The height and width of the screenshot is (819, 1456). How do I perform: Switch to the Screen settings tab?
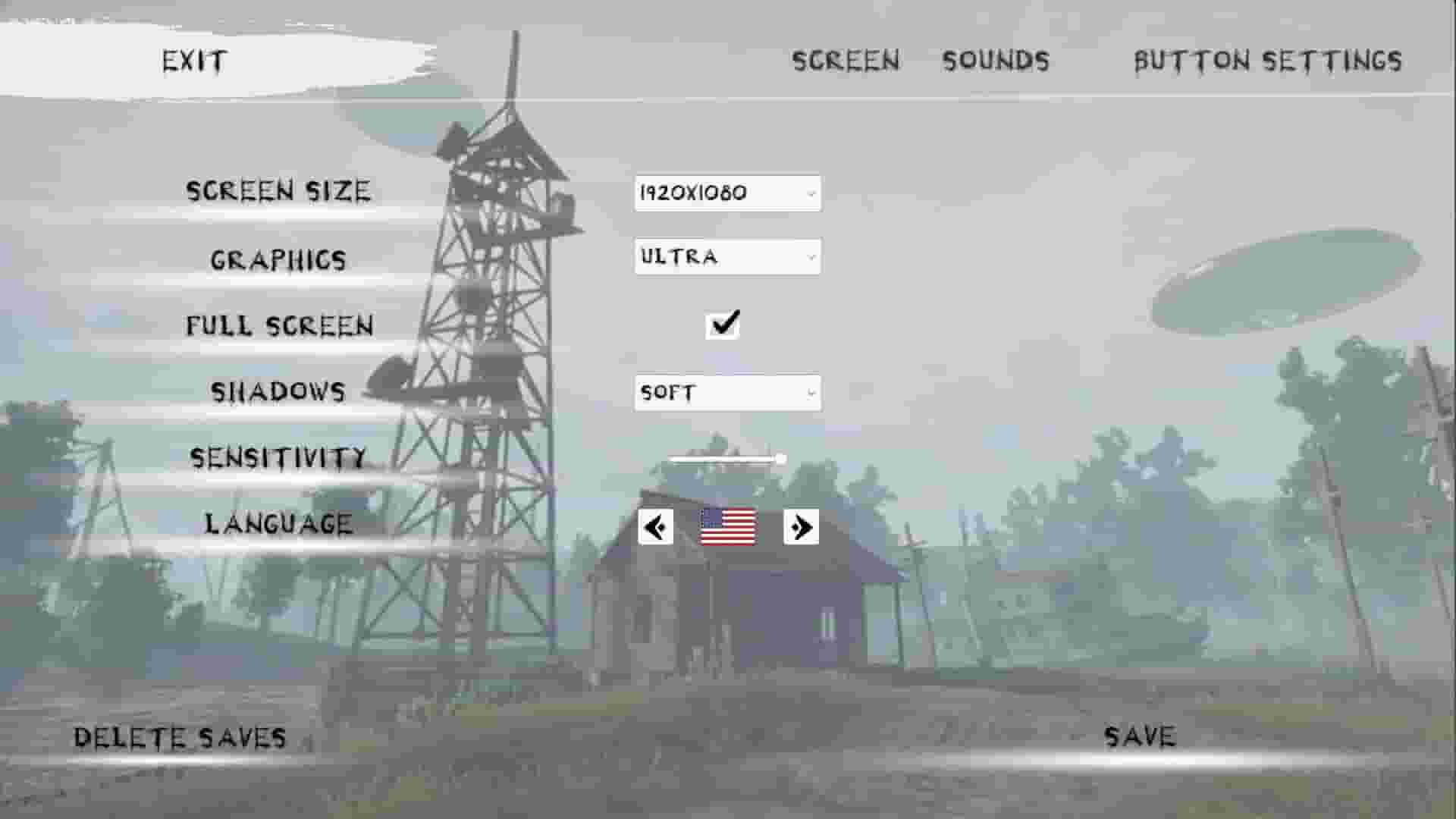[846, 61]
